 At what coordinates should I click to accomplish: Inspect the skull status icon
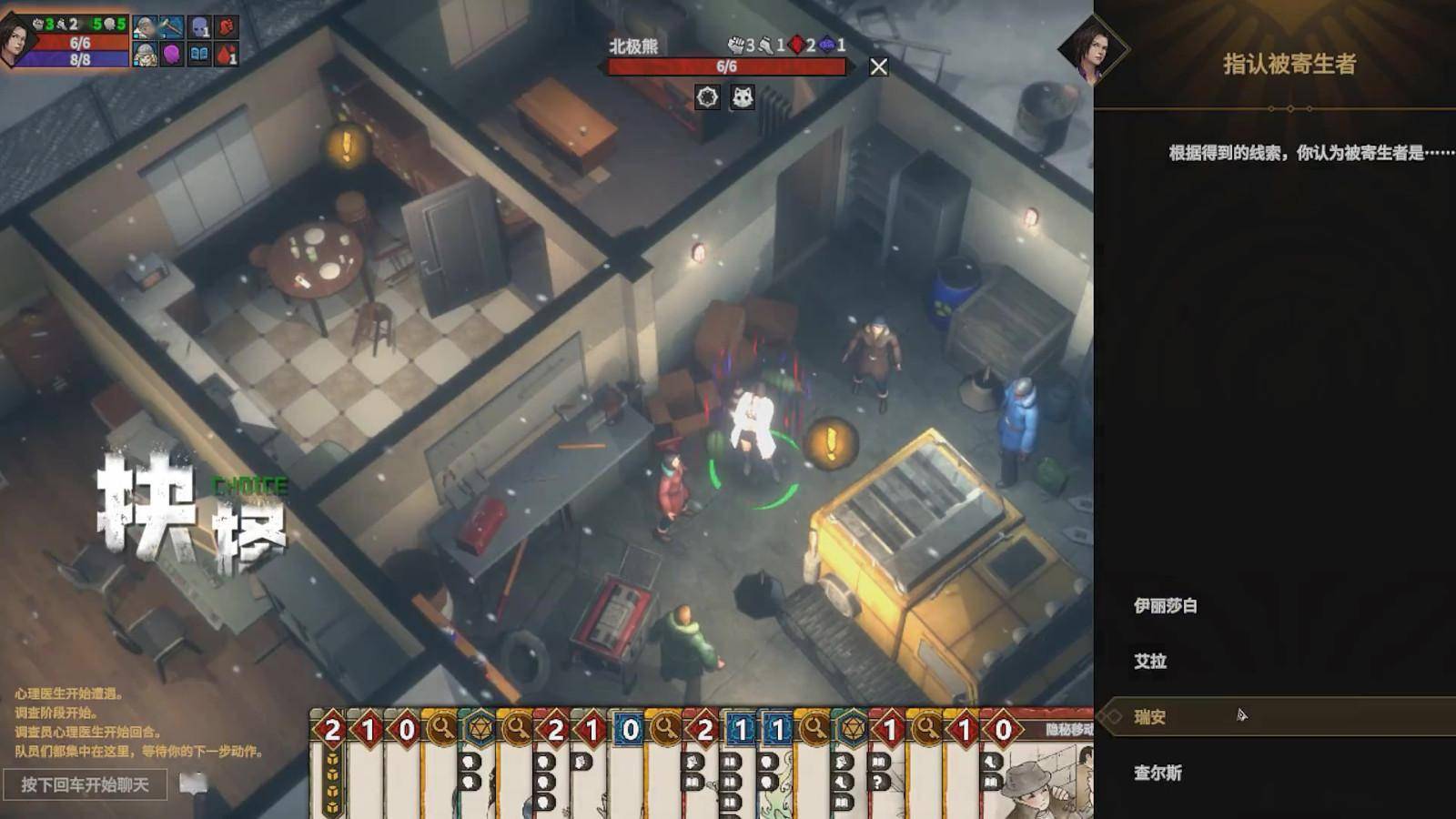pos(199,27)
